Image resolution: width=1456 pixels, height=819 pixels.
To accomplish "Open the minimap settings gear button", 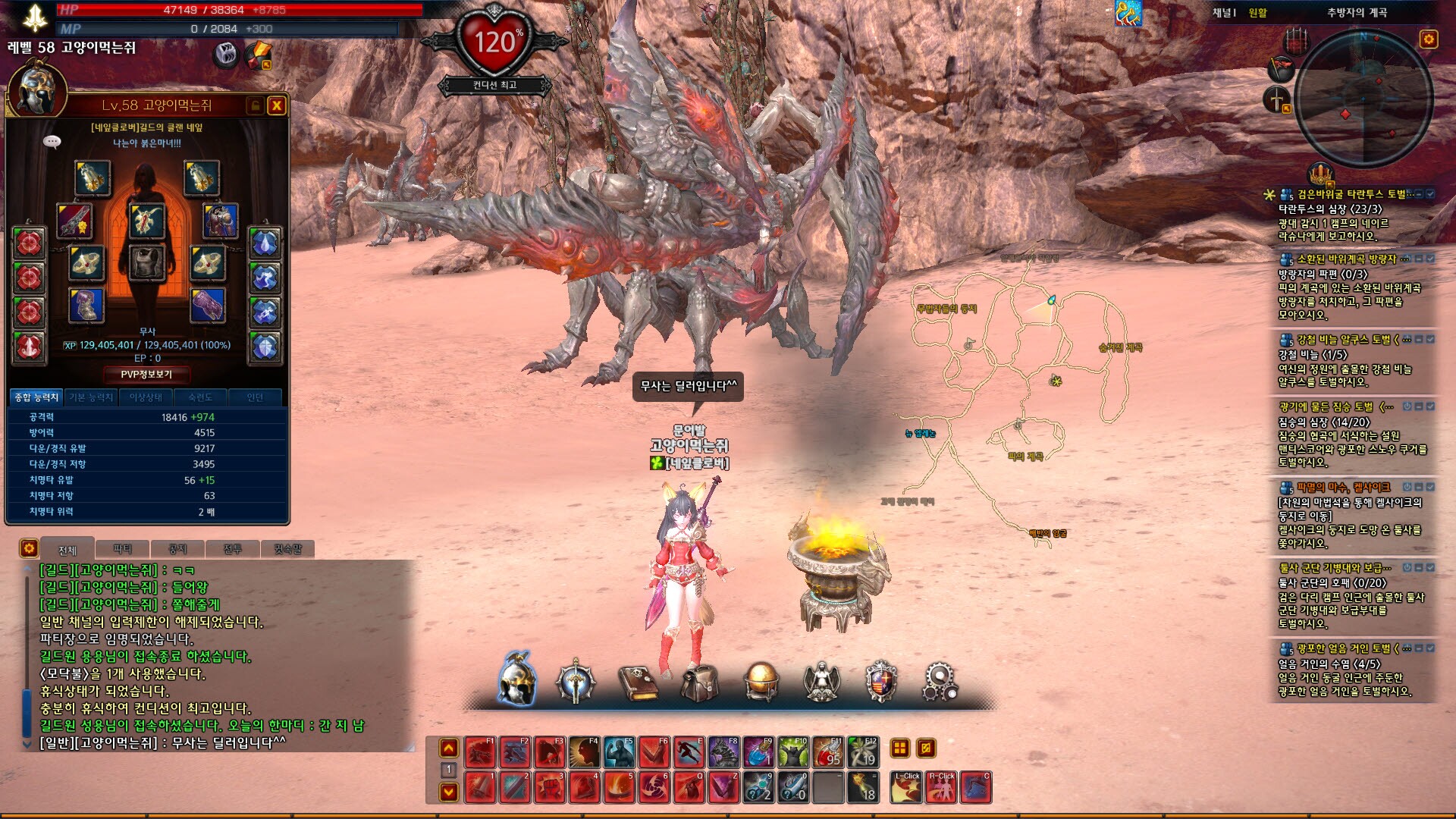I will point(1429,39).
